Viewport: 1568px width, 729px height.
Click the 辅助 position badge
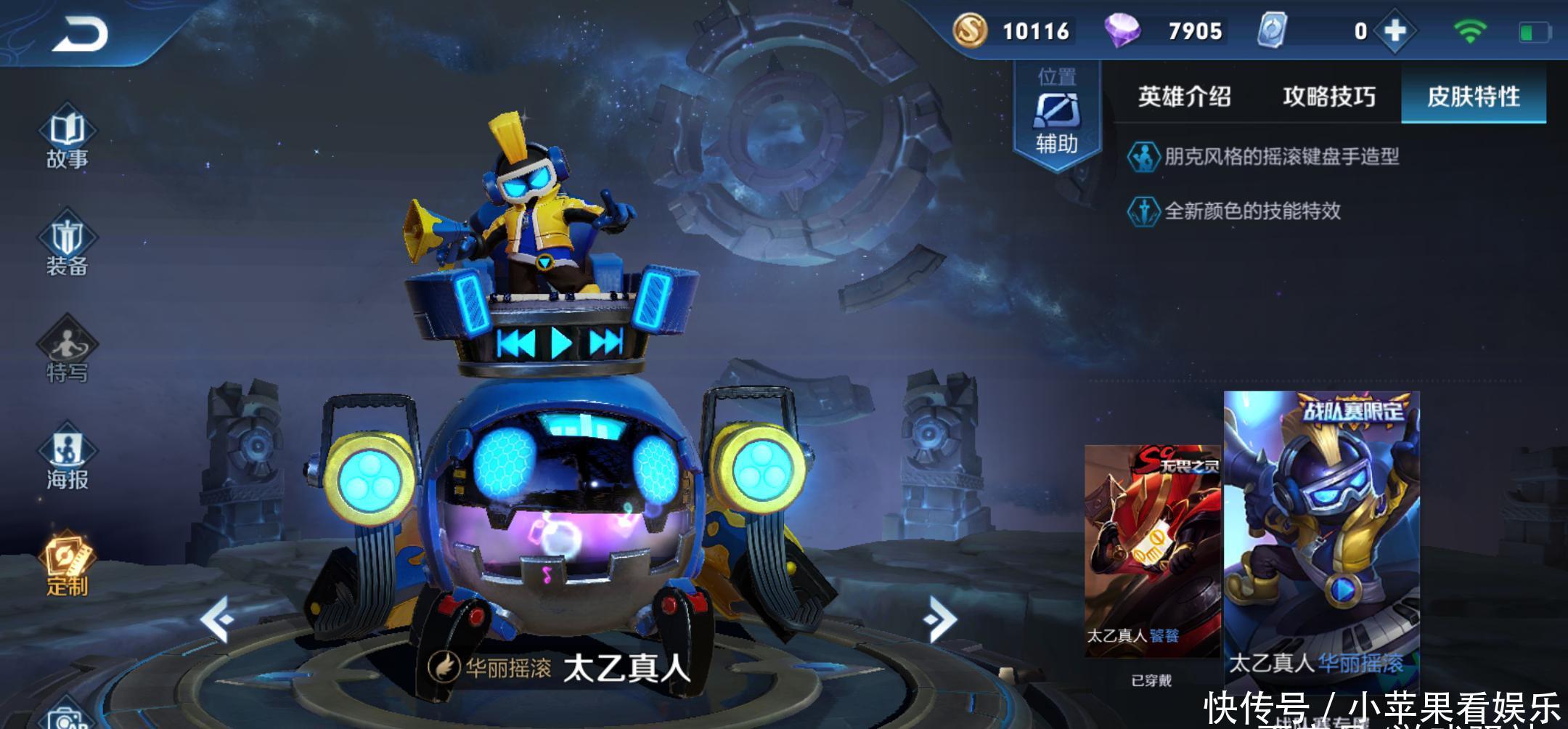click(x=1056, y=116)
